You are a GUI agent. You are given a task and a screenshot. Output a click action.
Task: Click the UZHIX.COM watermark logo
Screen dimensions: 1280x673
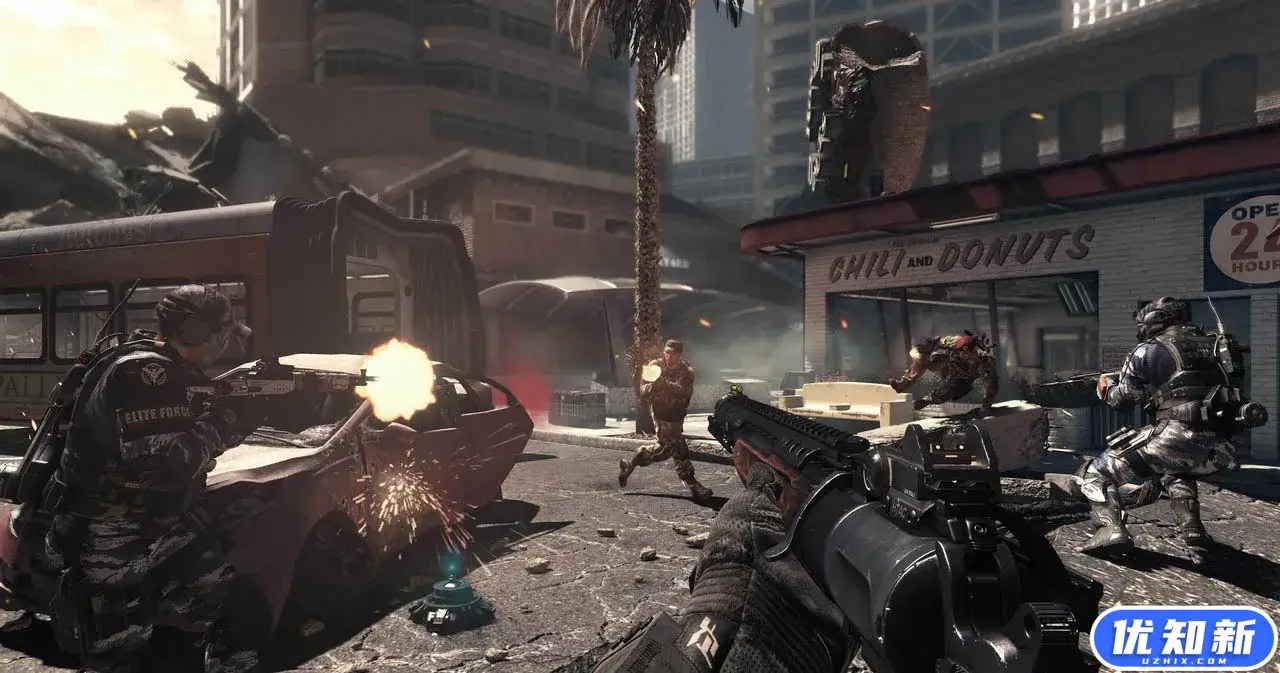[x=1183, y=638]
